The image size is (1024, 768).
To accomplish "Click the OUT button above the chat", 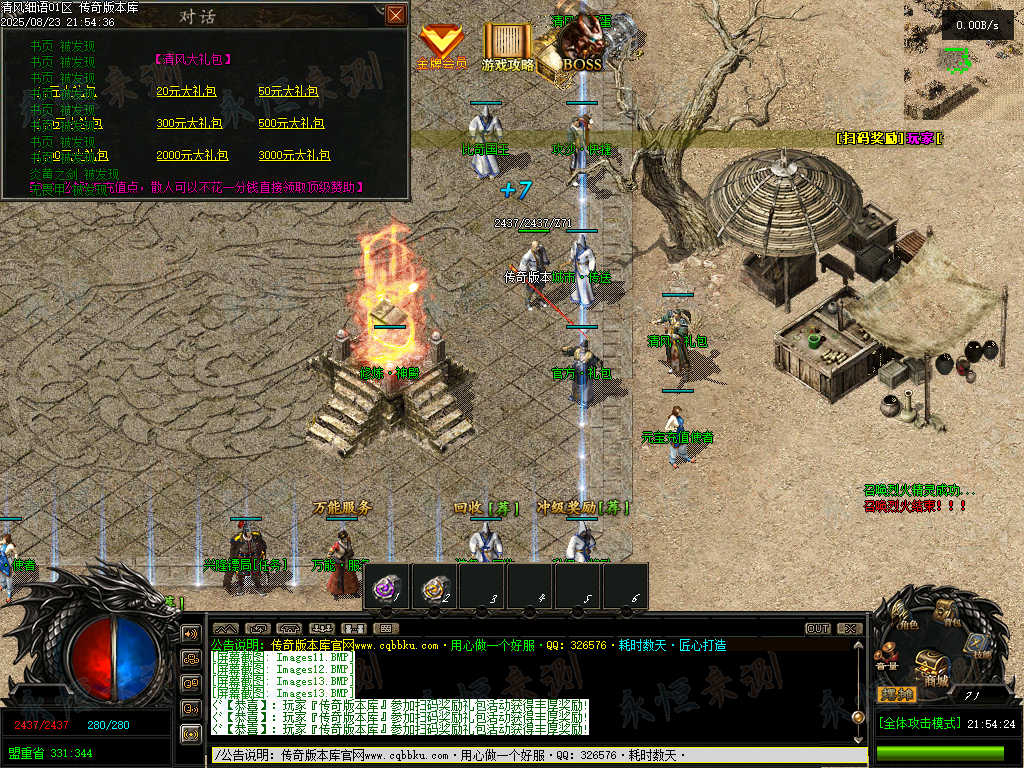I will point(818,628).
